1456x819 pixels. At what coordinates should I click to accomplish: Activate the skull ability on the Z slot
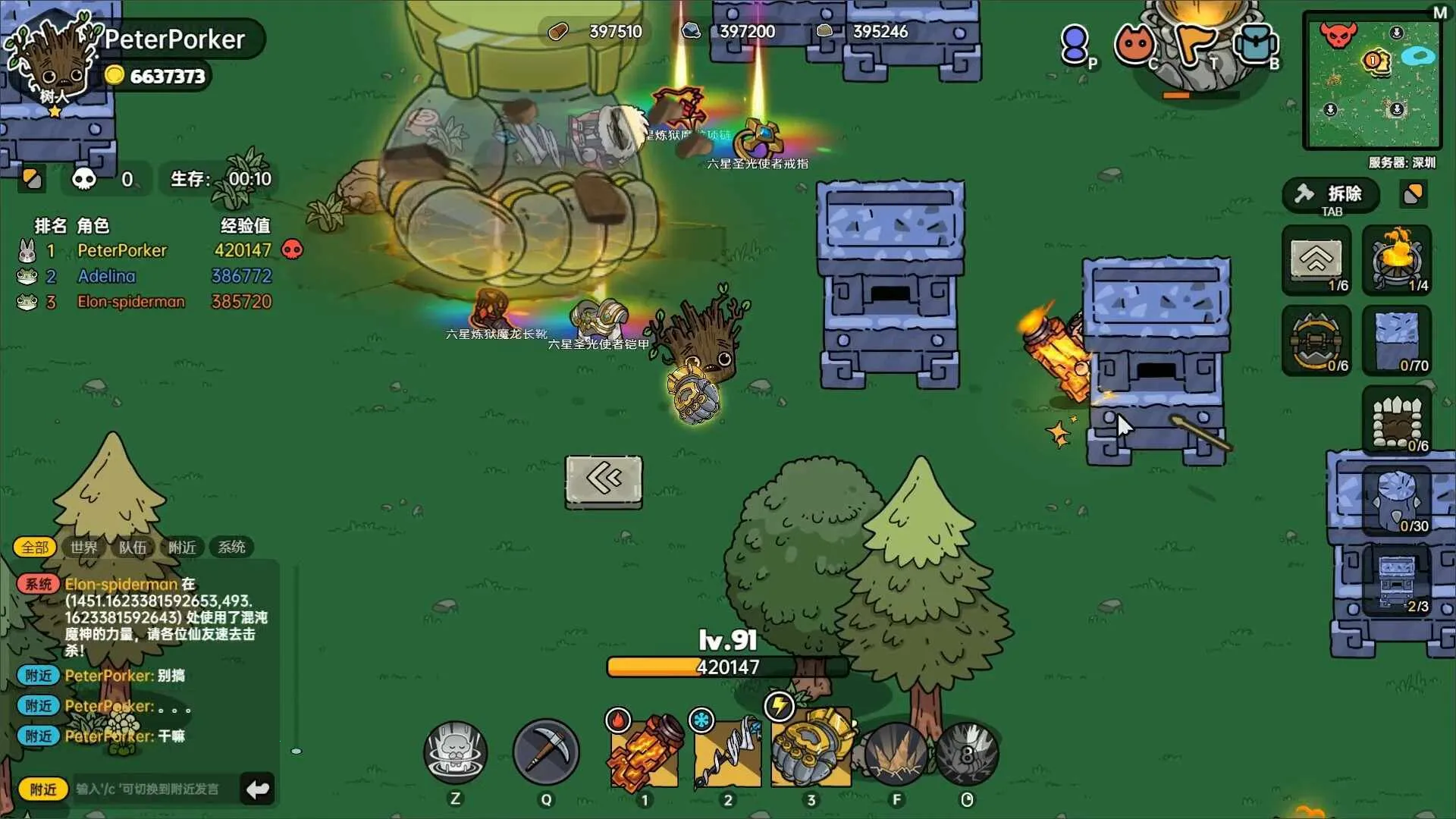(x=455, y=752)
